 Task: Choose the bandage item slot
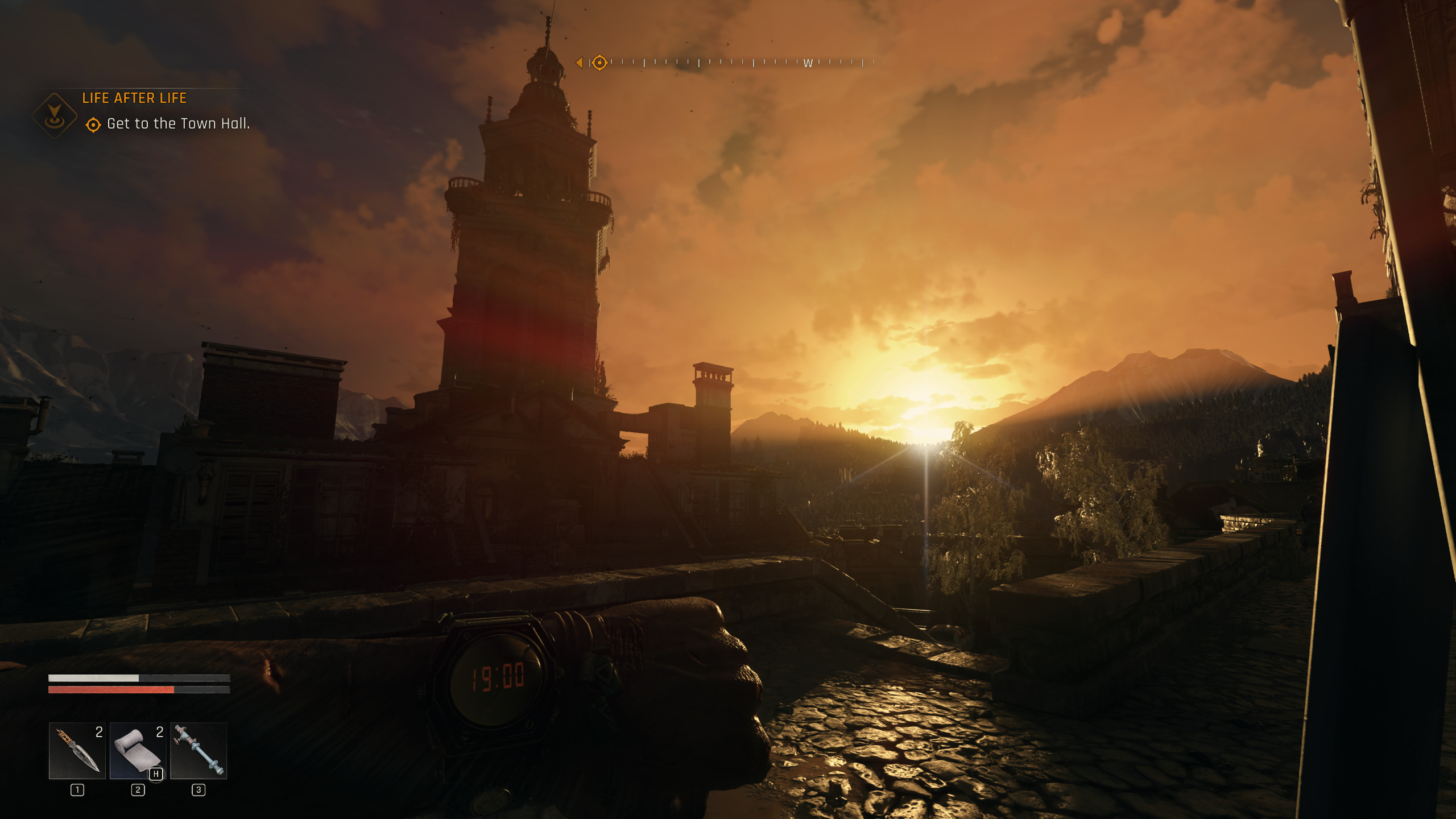pyautogui.click(x=138, y=750)
